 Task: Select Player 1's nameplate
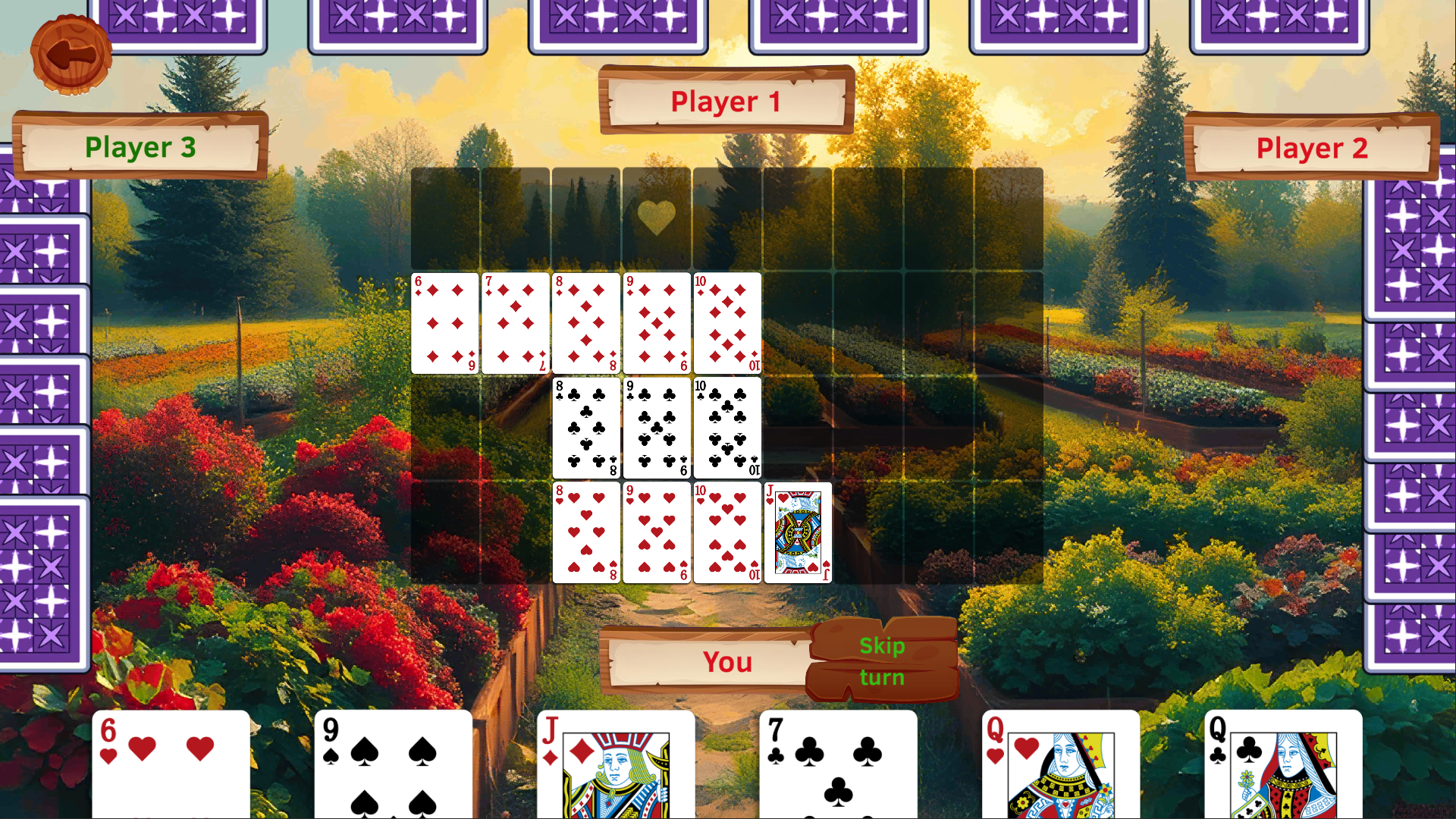[725, 101]
